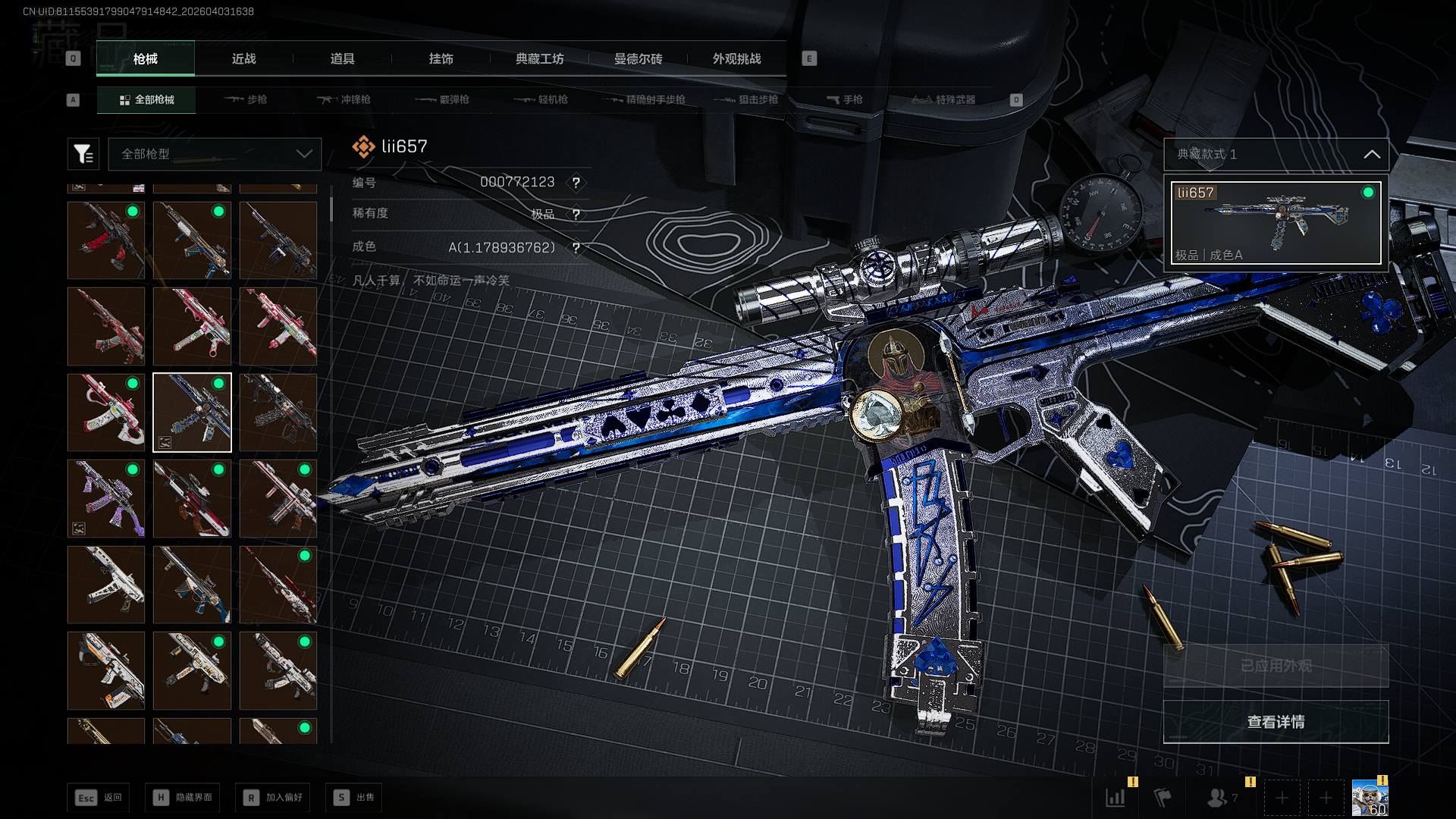
Task: Click the 出售 sell button
Action: 354,798
